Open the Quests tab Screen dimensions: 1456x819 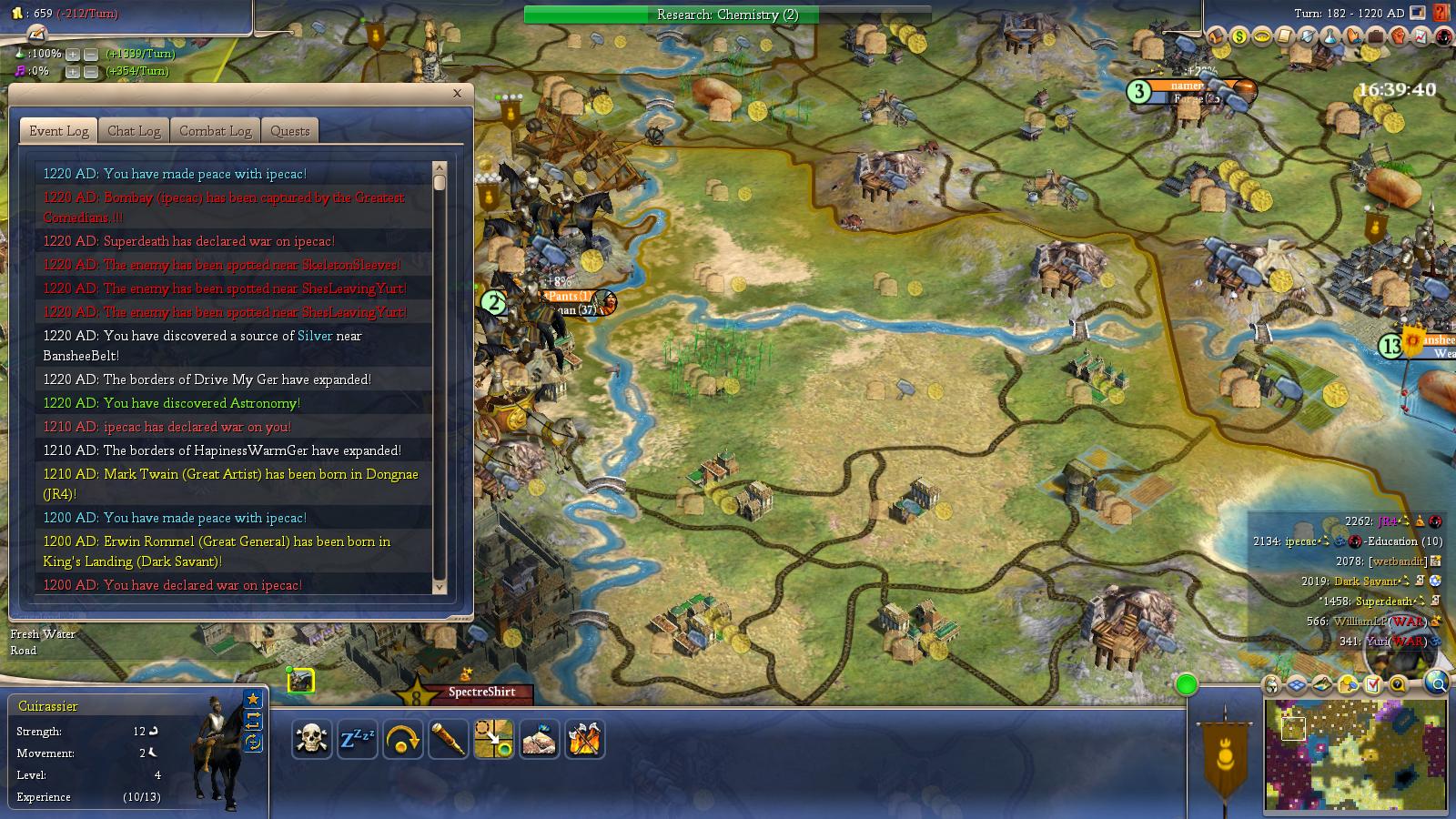289,130
